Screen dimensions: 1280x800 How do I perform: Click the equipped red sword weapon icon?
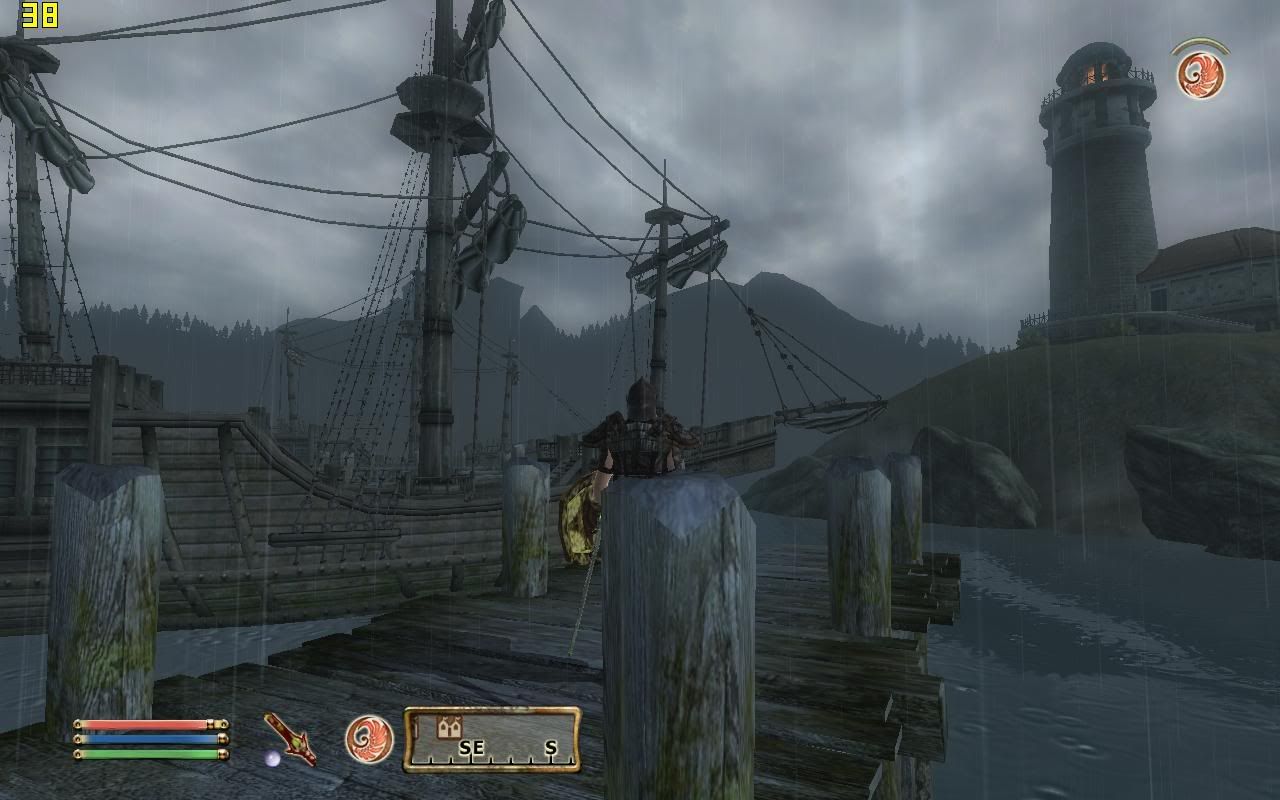(x=290, y=739)
